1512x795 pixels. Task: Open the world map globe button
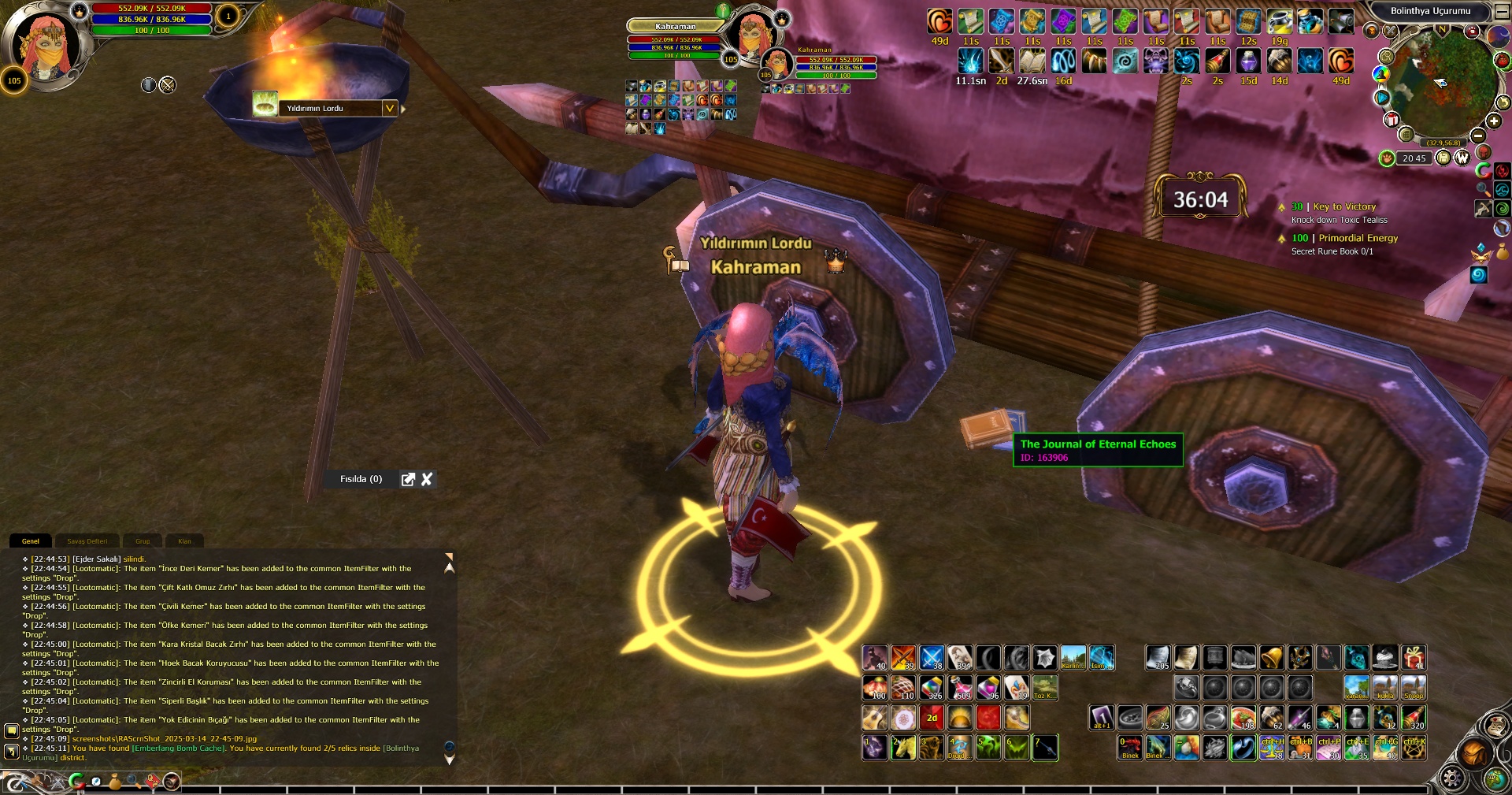tap(1495, 778)
